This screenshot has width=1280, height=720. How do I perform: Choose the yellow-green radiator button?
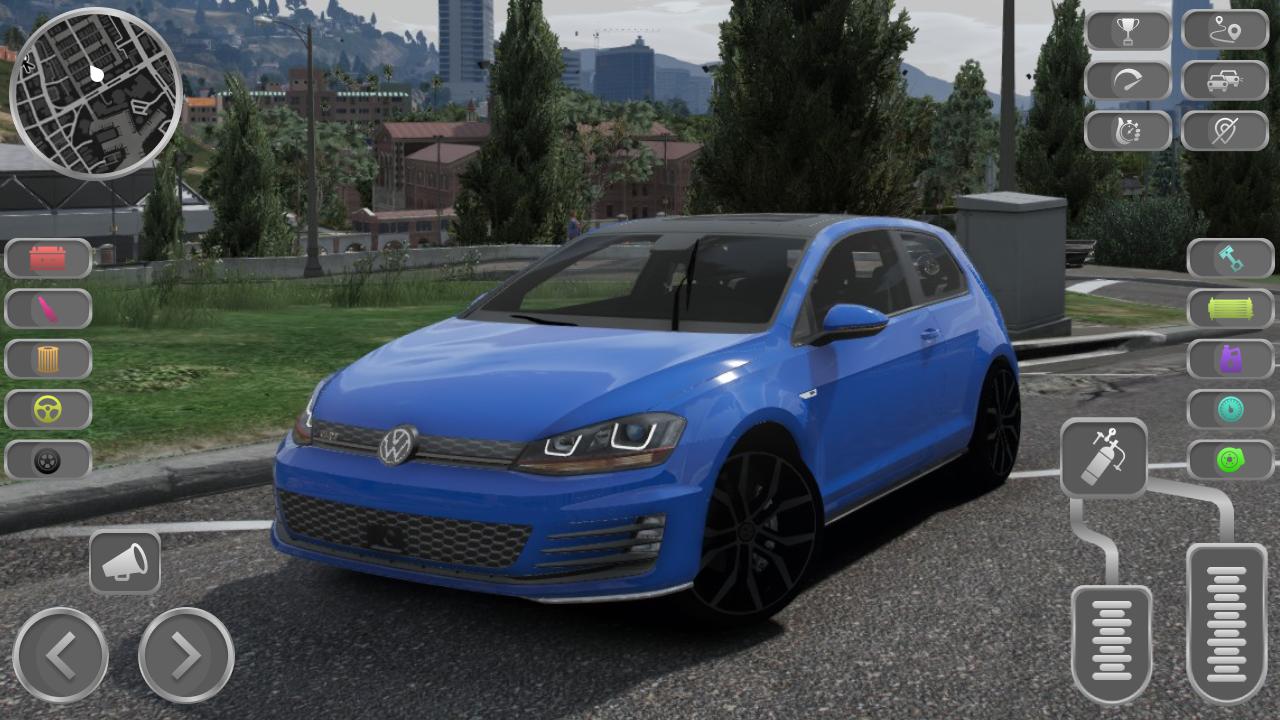[1230, 309]
